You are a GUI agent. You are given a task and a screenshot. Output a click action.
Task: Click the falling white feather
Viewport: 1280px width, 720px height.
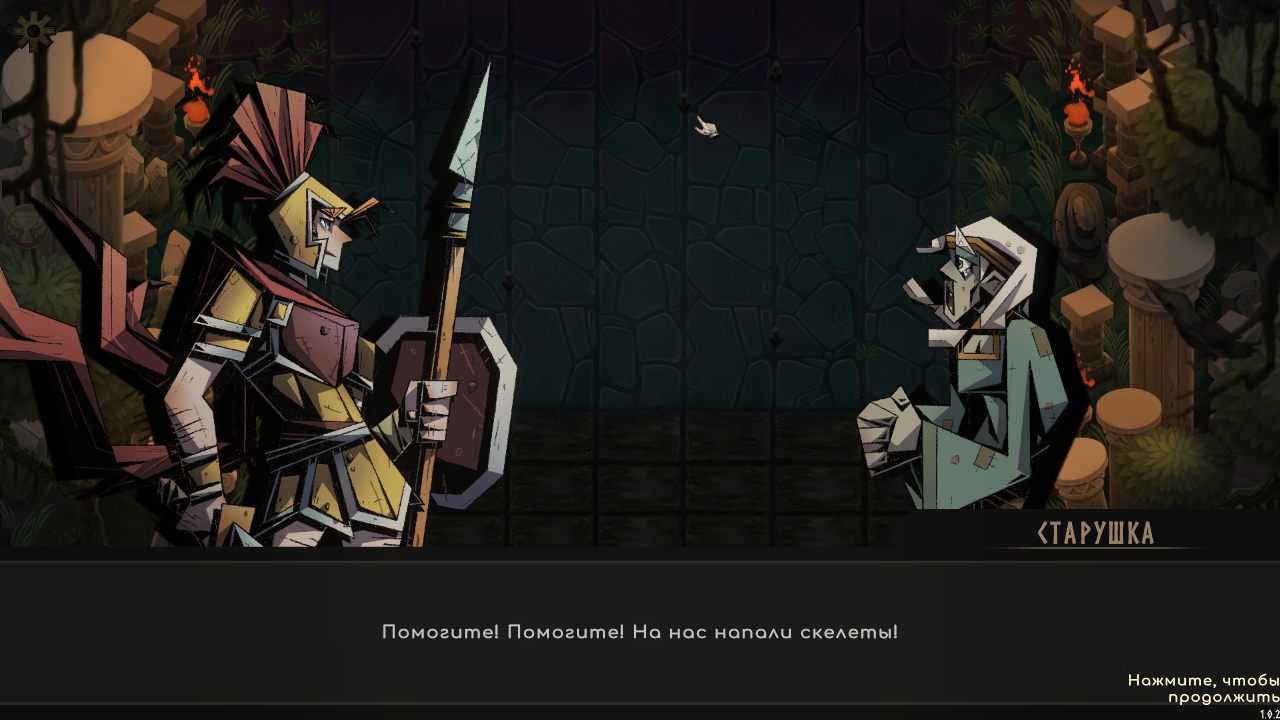[705, 127]
